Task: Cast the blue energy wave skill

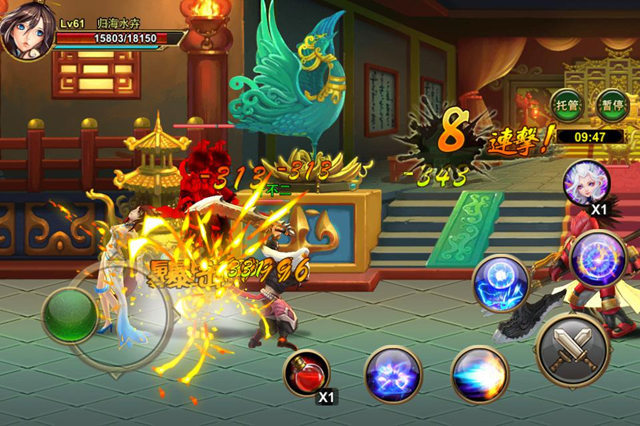Action: 480,375
